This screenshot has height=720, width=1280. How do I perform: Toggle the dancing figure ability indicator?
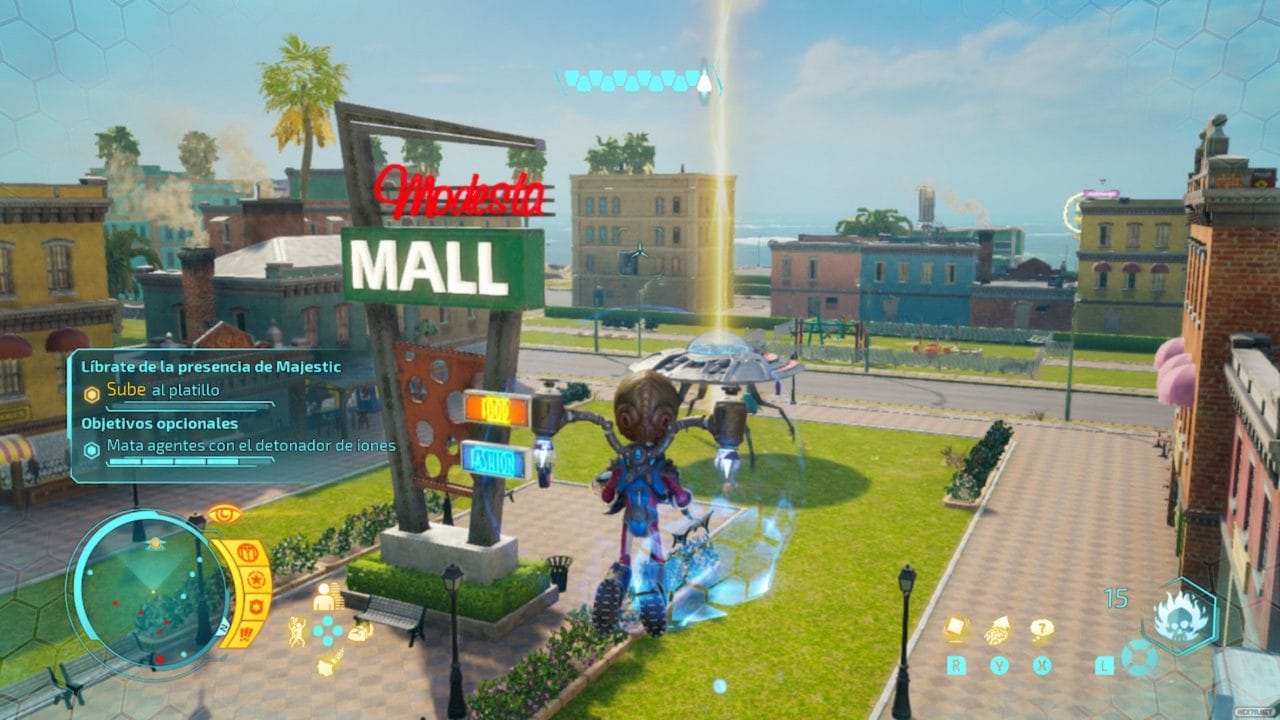pos(297,630)
